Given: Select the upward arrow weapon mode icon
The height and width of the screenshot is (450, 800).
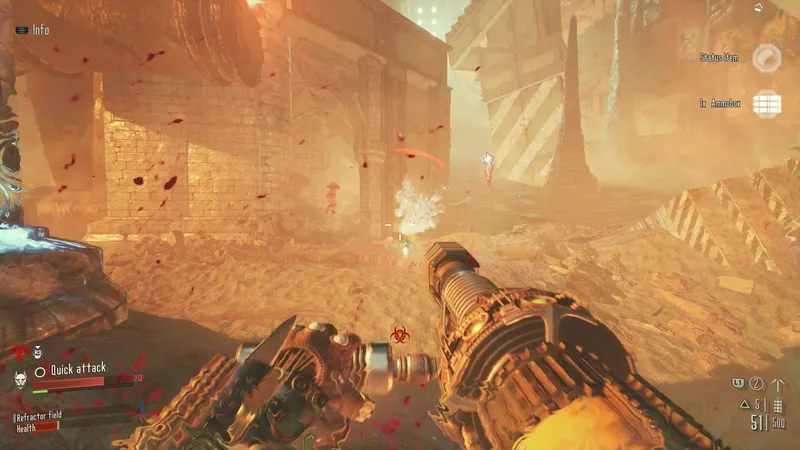Looking at the screenshot, I should pos(778,383).
